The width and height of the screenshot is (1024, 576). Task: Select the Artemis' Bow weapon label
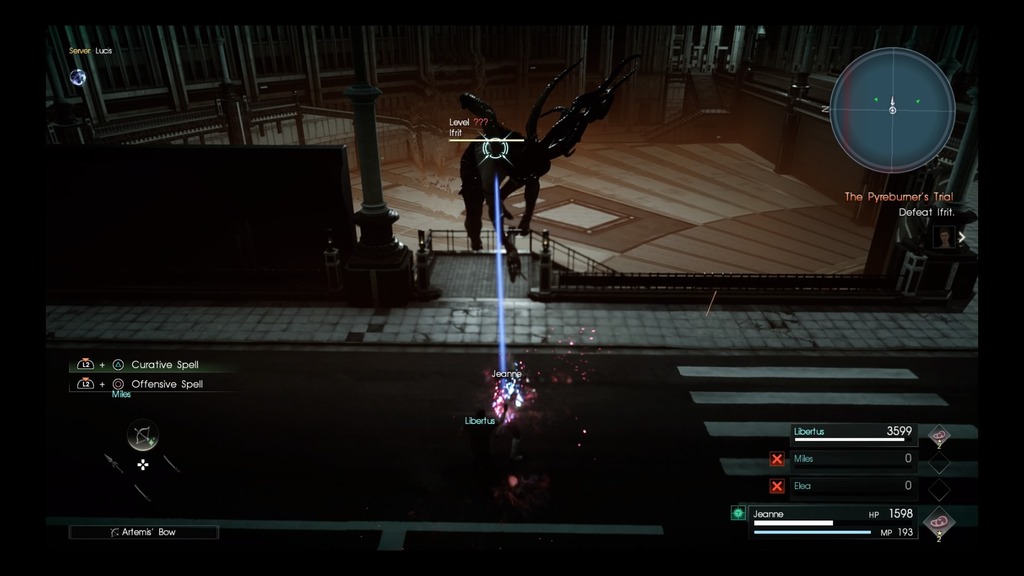point(144,532)
